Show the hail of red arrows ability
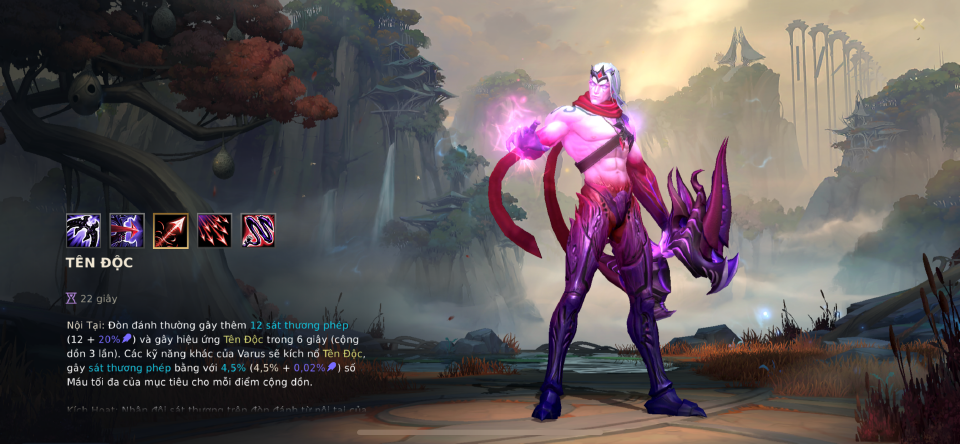 click(214, 231)
